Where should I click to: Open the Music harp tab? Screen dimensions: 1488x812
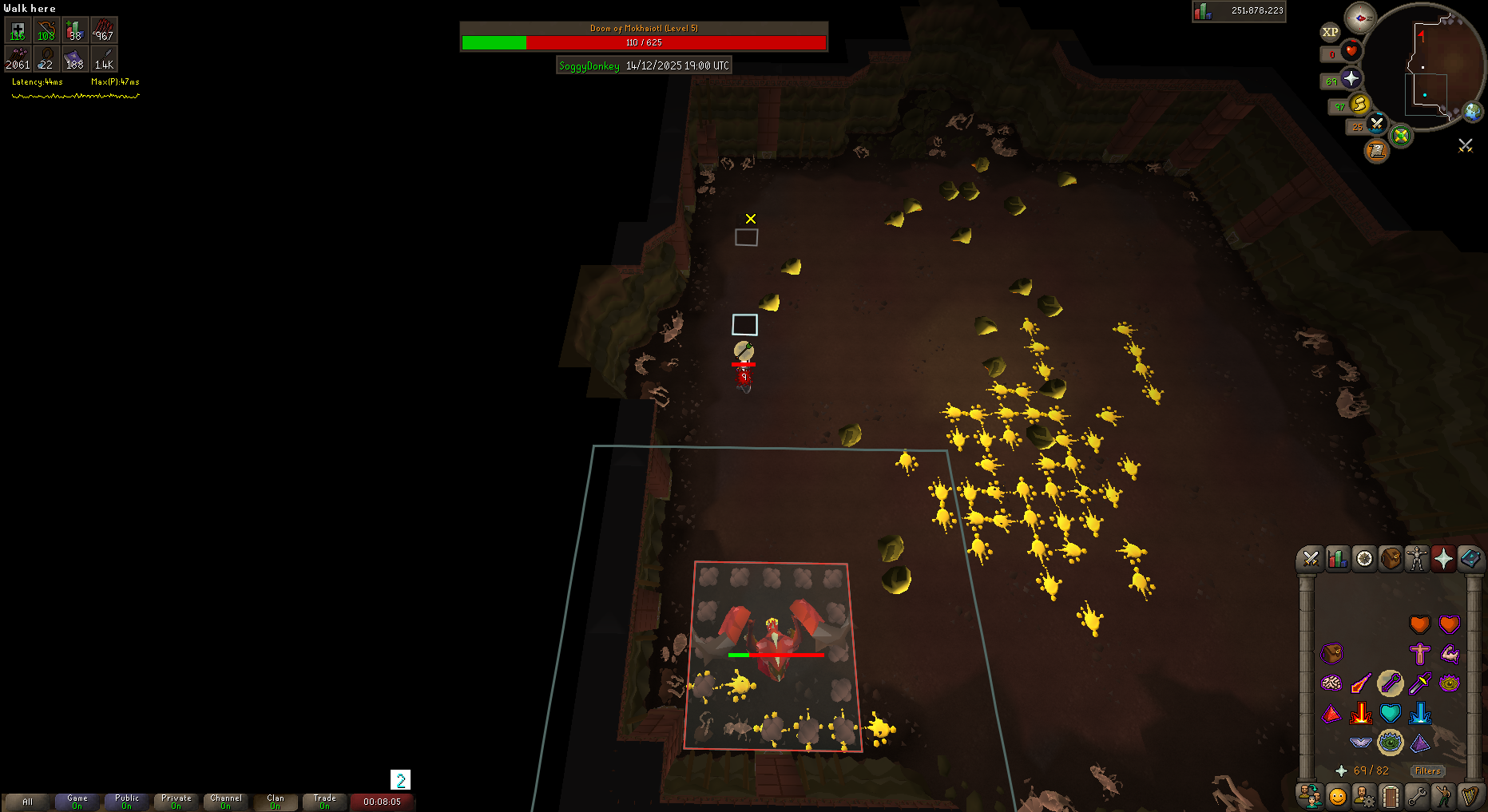coord(1470,796)
